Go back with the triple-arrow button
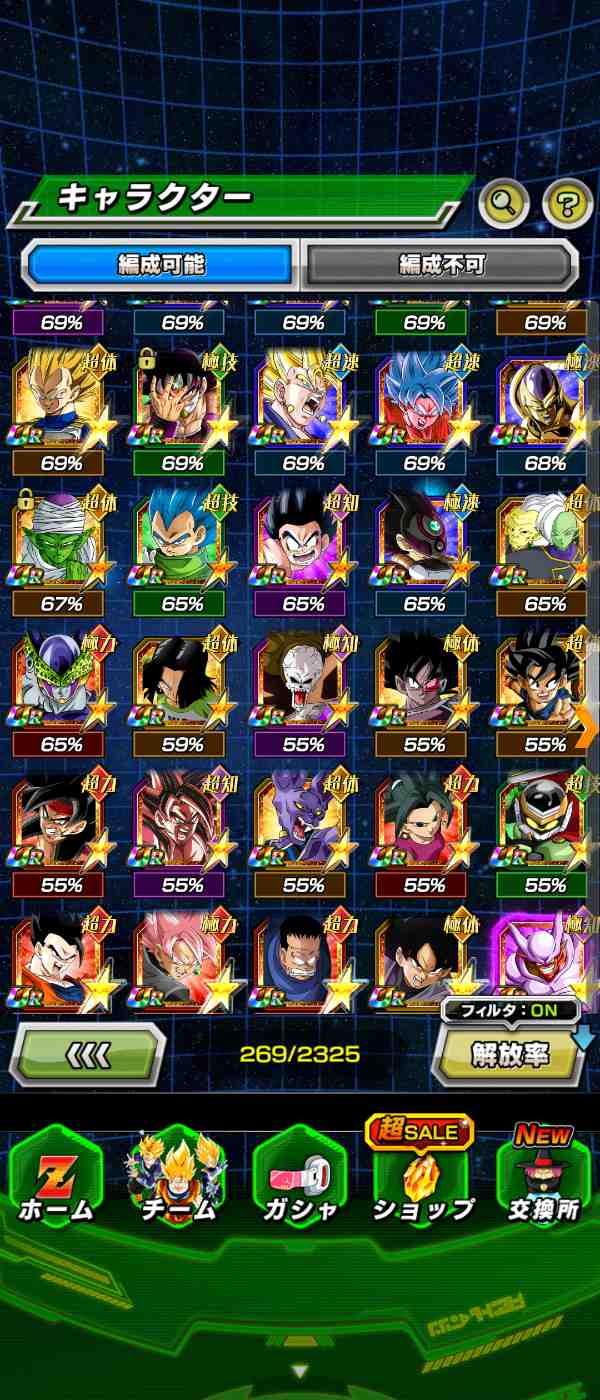 coord(87,1054)
